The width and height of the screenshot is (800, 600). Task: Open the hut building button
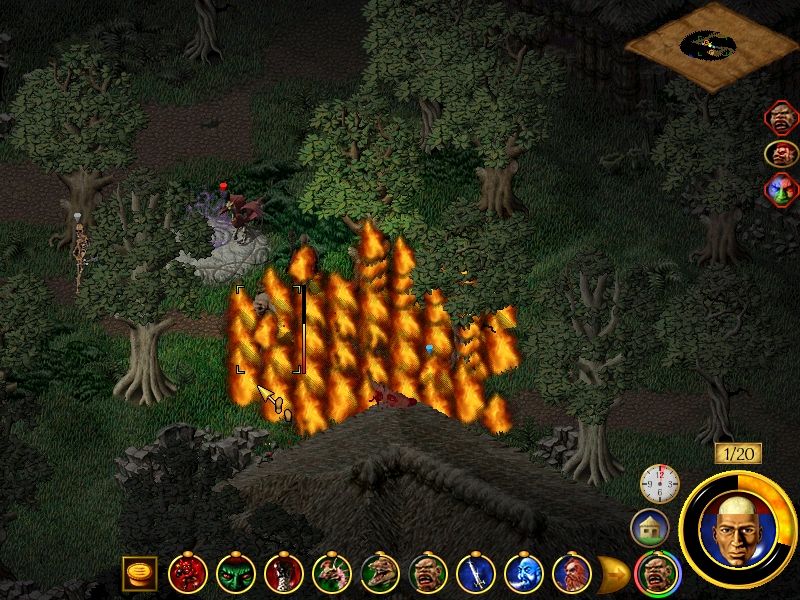(649, 528)
